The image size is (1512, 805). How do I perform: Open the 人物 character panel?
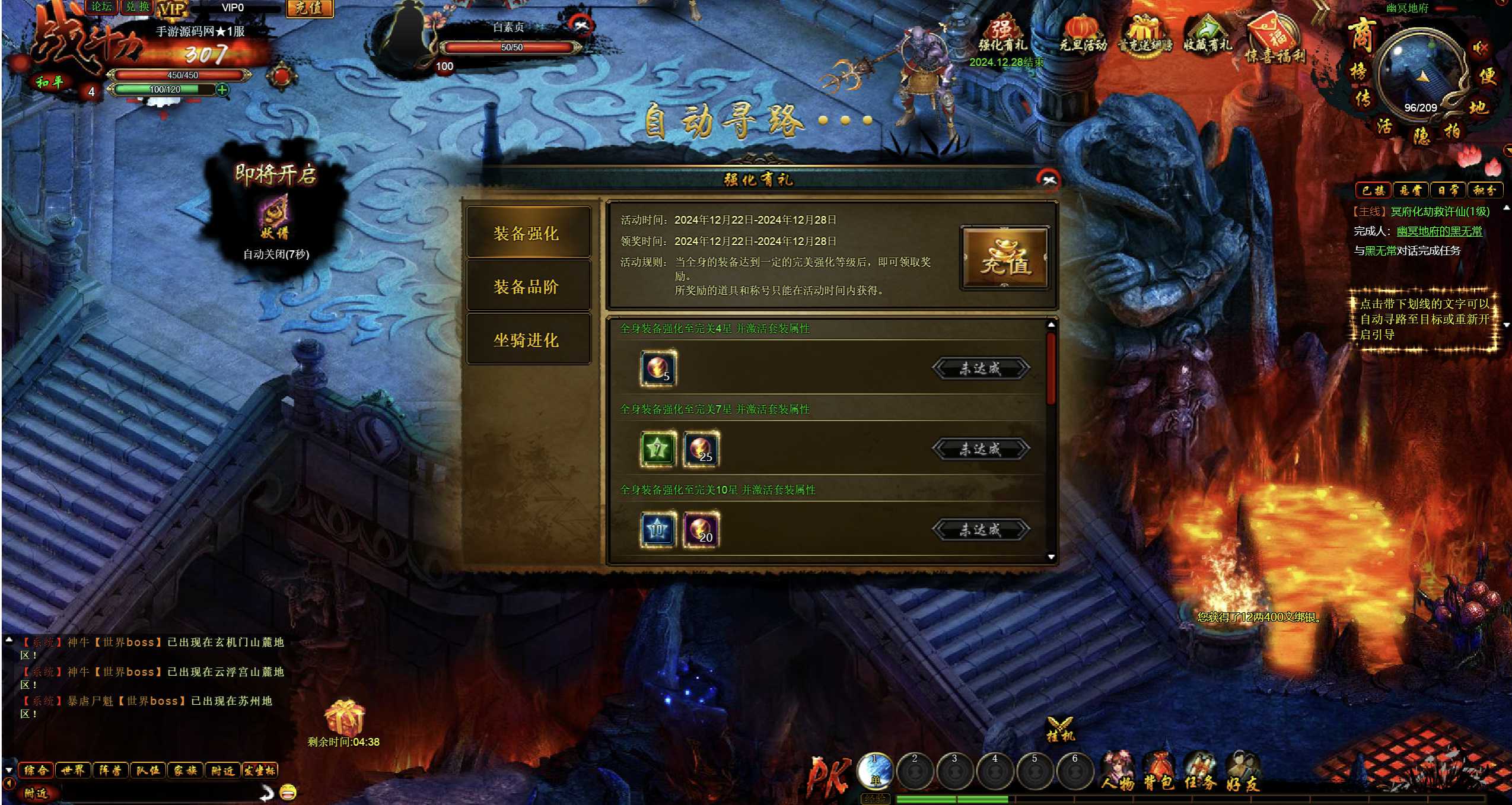[x=1118, y=772]
